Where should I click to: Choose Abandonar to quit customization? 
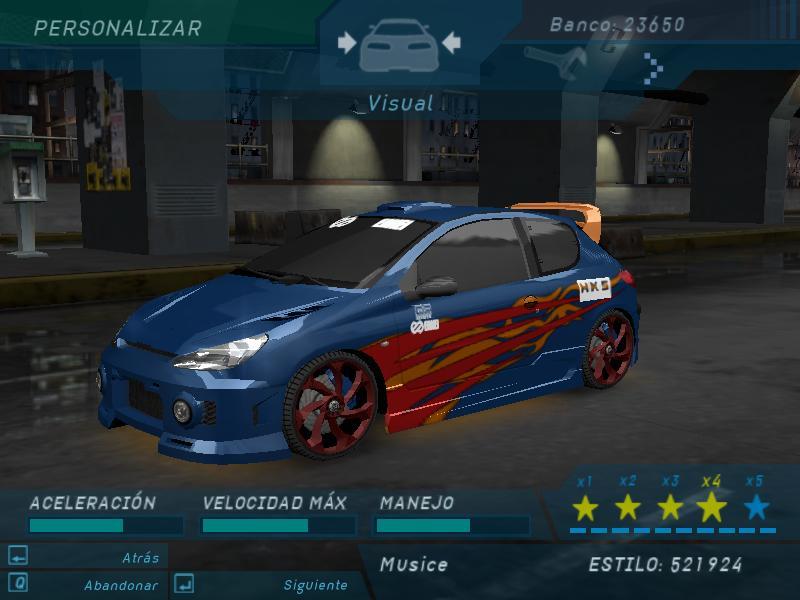(x=120, y=585)
